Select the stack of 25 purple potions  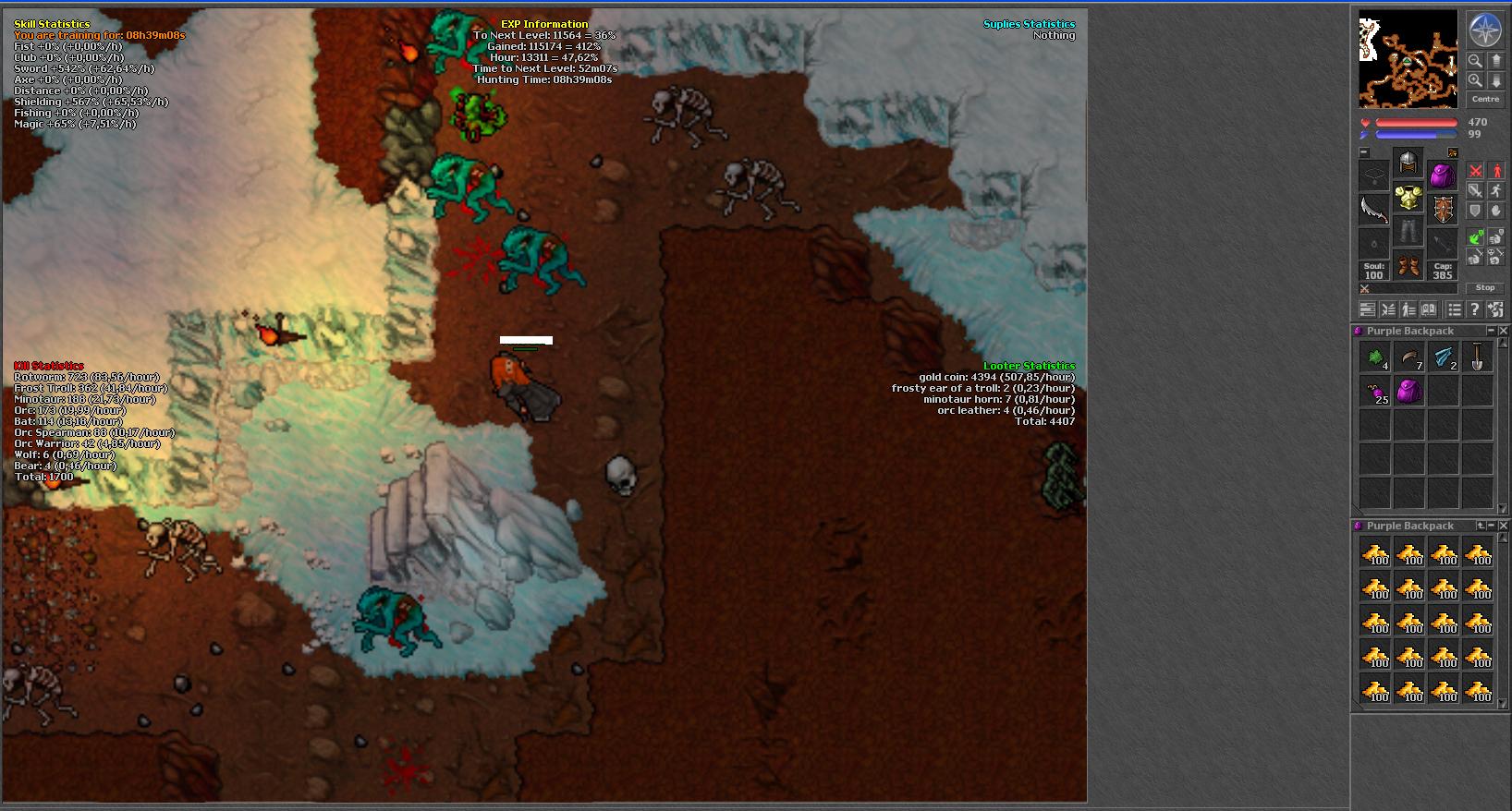click(x=1374, y=392)
